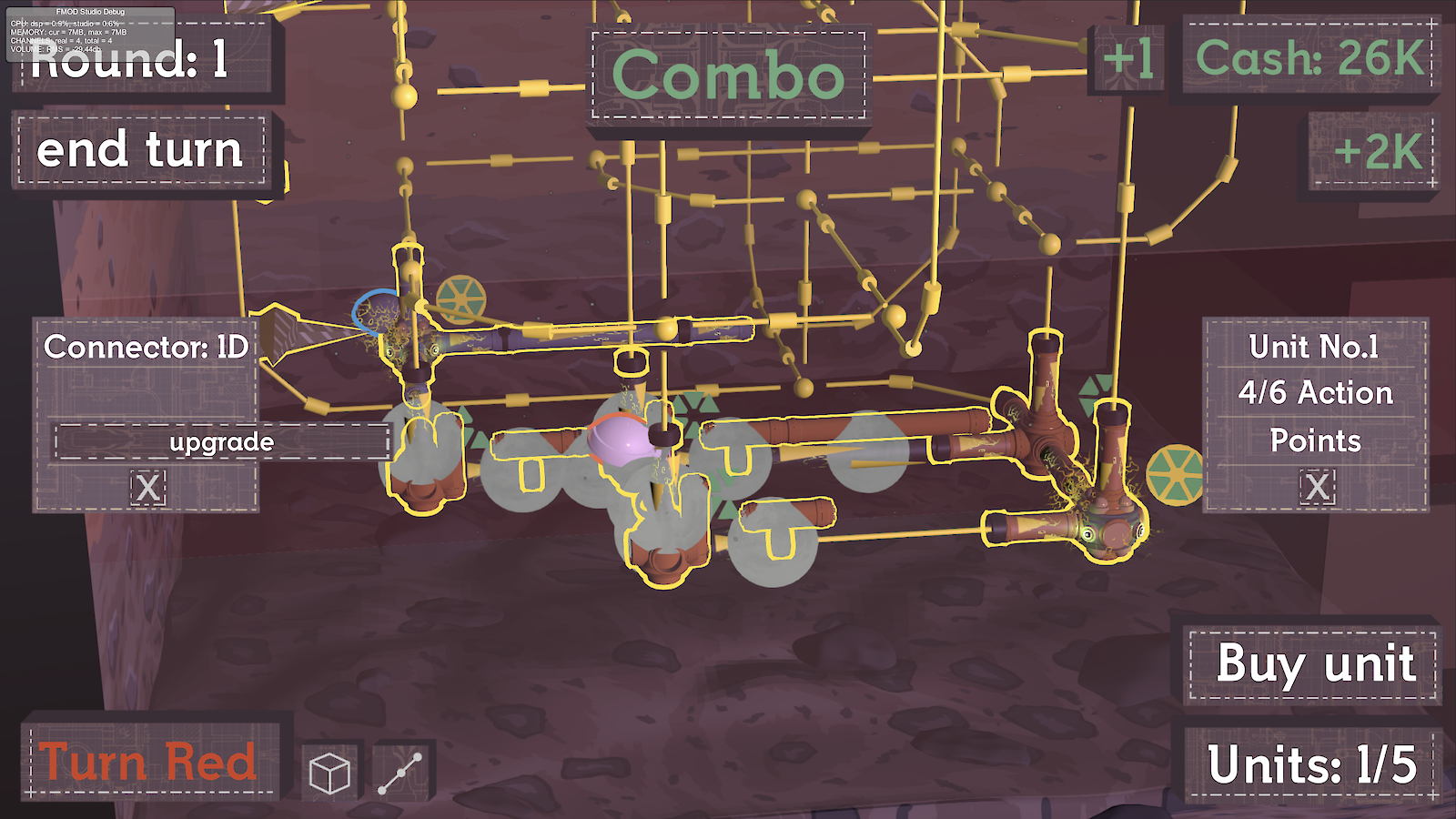Toggle the connector line tool icon
The image size is (1456, 819).
click(400, 773)
